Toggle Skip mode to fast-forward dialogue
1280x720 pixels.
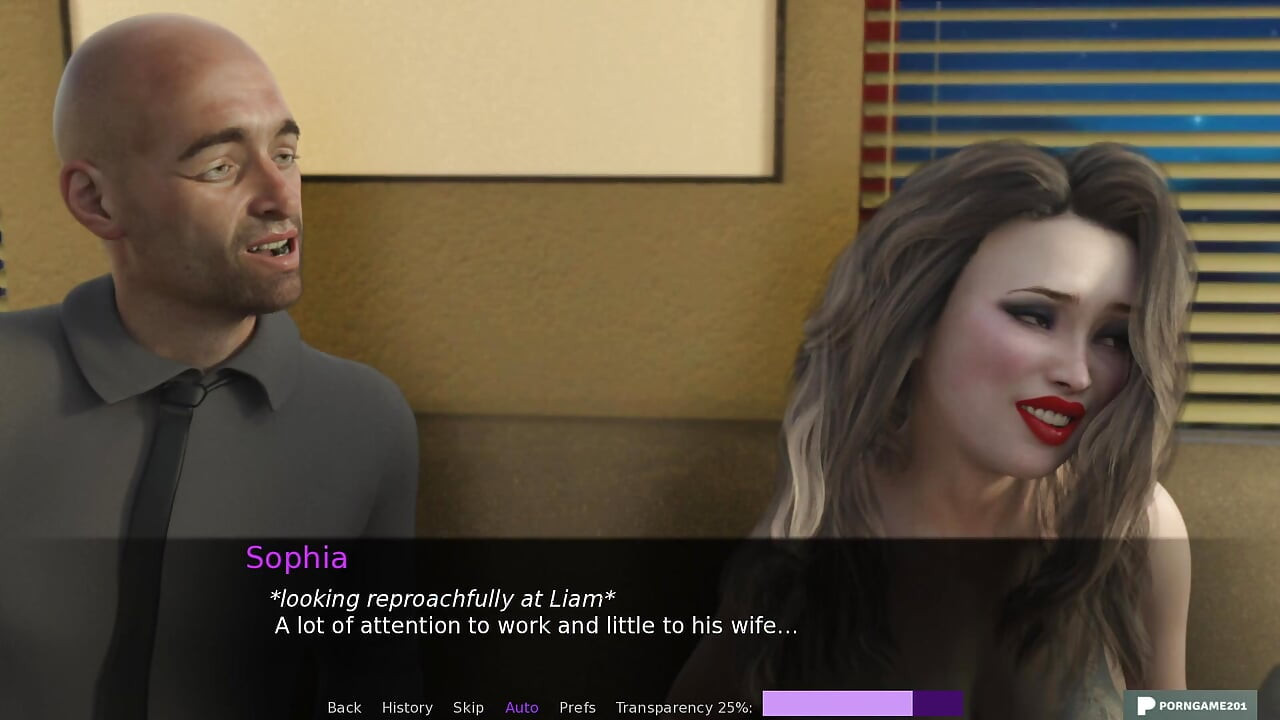[x=469, y=707]
